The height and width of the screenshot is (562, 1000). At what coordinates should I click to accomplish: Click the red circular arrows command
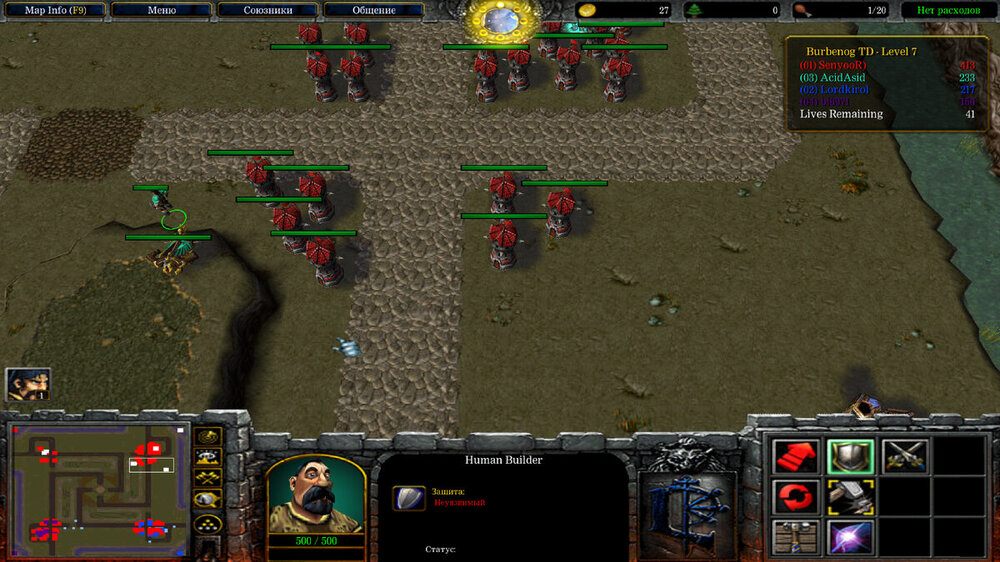coord(796,497)
